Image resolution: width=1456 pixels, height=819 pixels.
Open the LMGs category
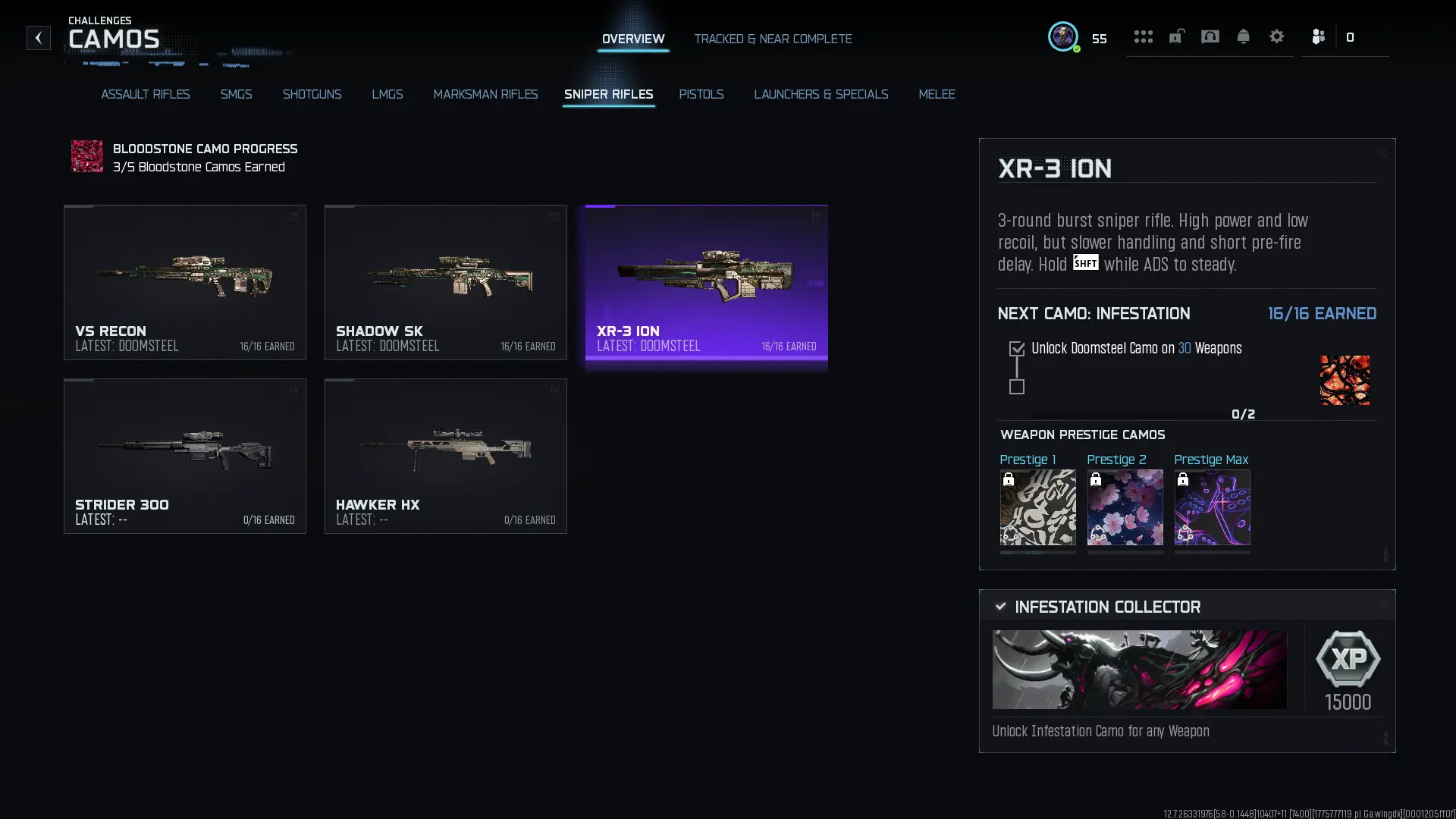point(387,94)
